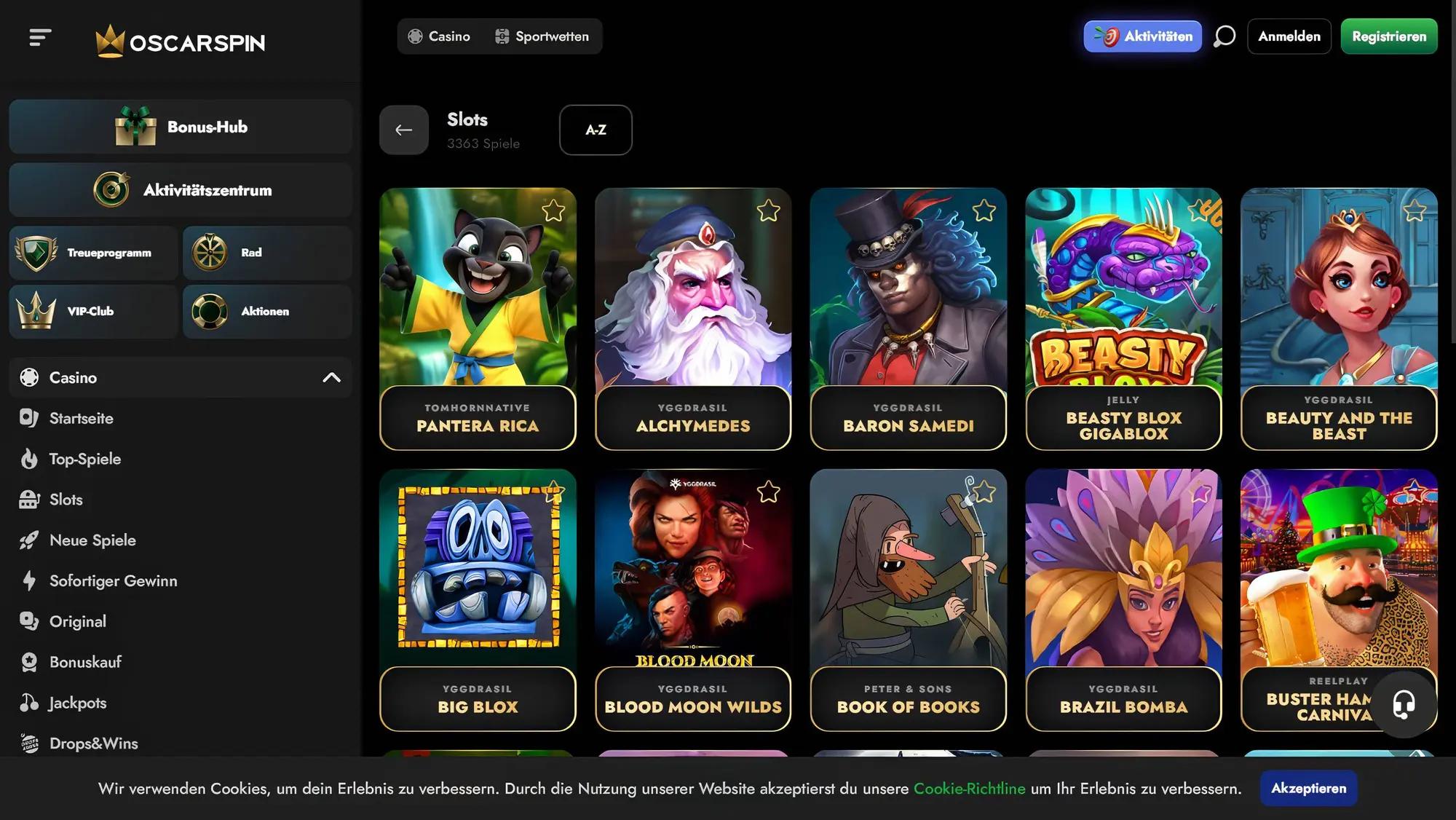Open the VIP-Club section

(92, 311)
